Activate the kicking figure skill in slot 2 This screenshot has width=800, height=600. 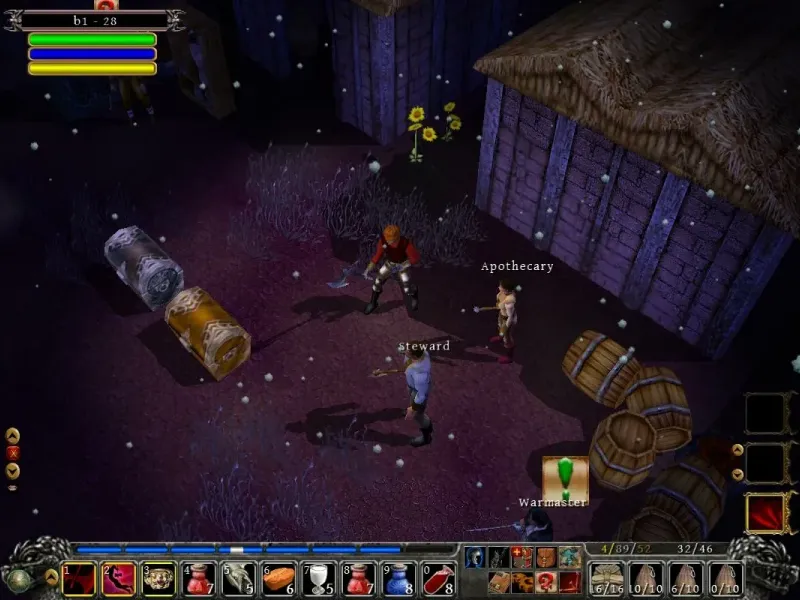tap(119, 578)
